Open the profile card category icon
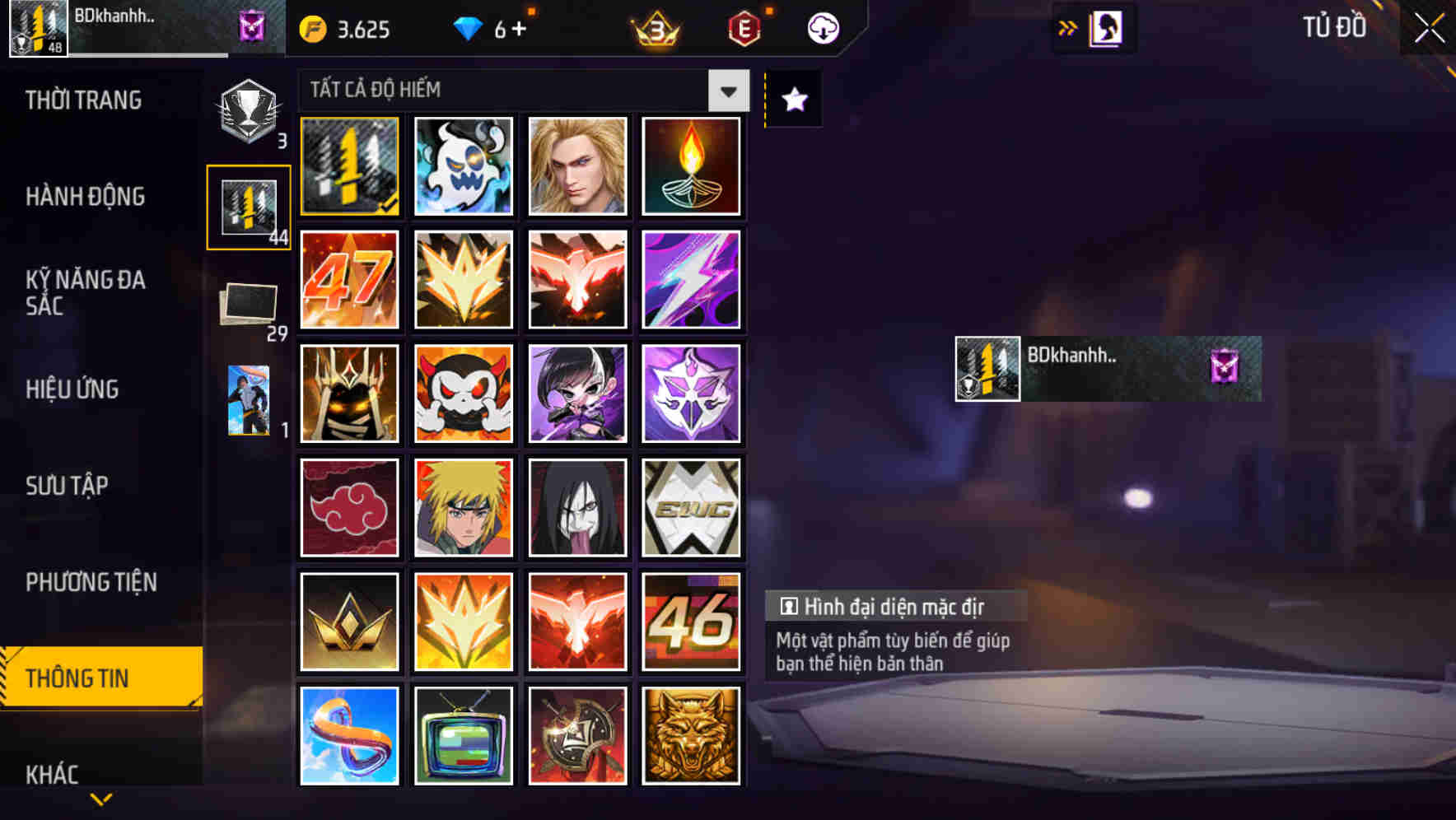Viewport: 1456px width, 820px height. [x=248, y=401]
